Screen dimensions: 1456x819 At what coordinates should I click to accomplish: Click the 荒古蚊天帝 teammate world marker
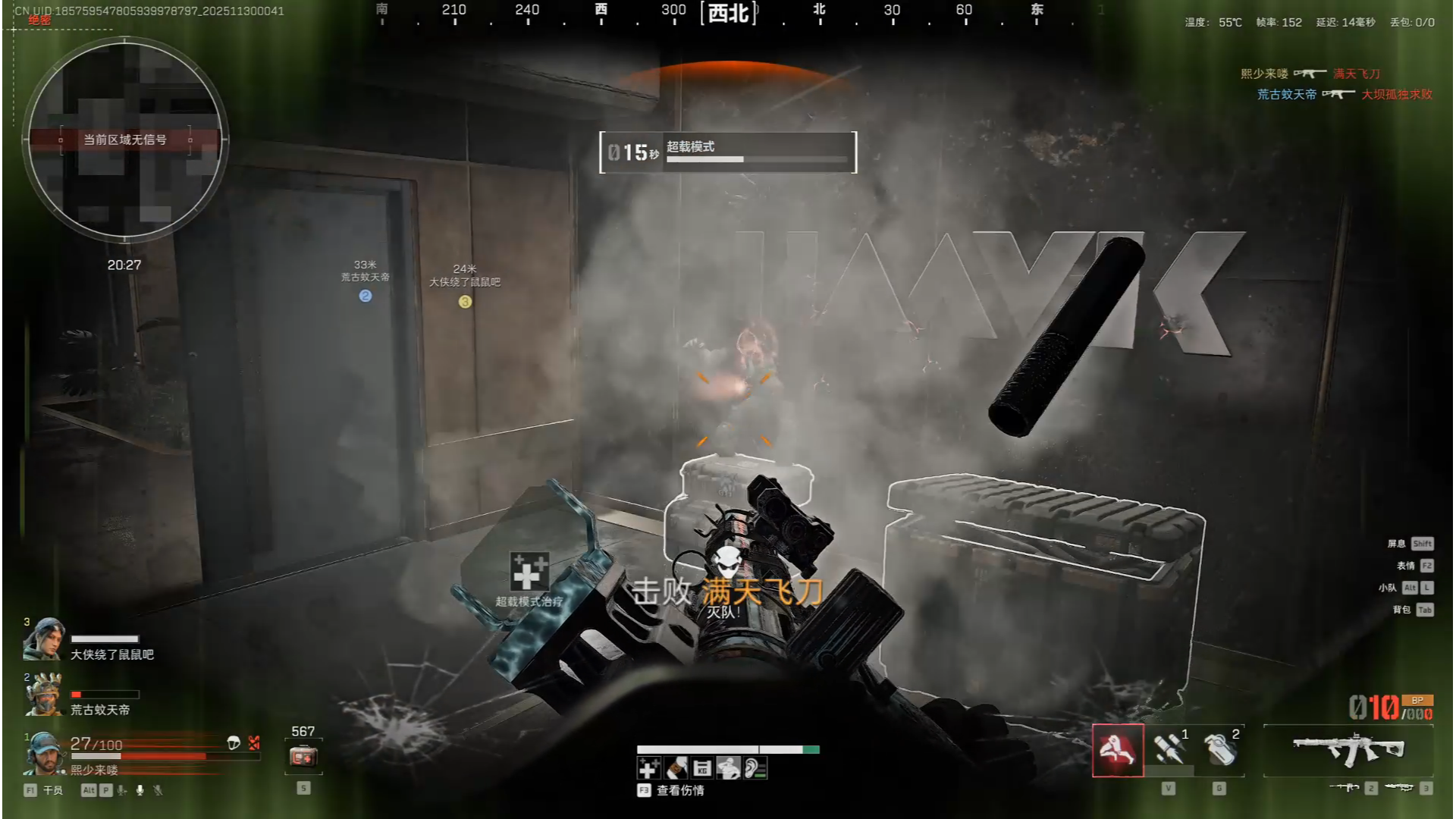tap(366, 296)
